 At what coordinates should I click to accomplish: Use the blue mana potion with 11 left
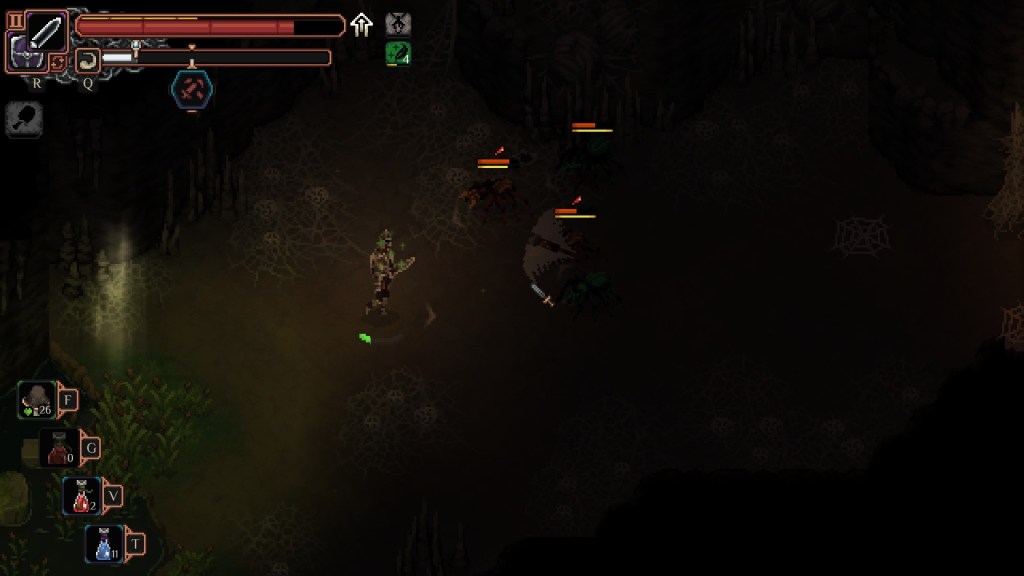coord(104,544)
